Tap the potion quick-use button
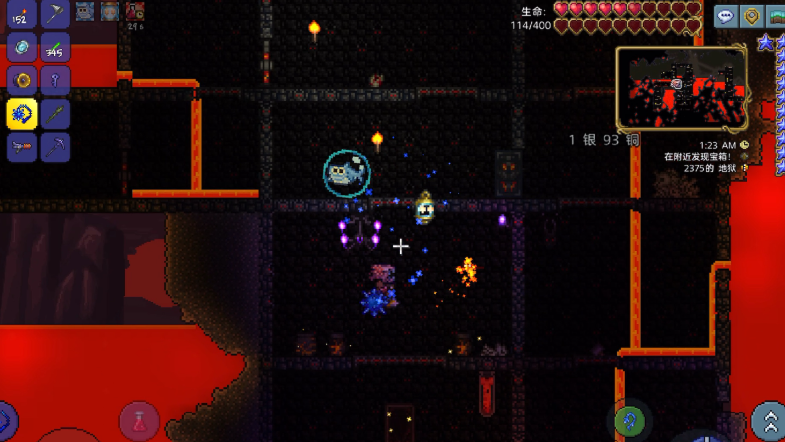Viewport: 785px width, 442px height. coord(139,420)
